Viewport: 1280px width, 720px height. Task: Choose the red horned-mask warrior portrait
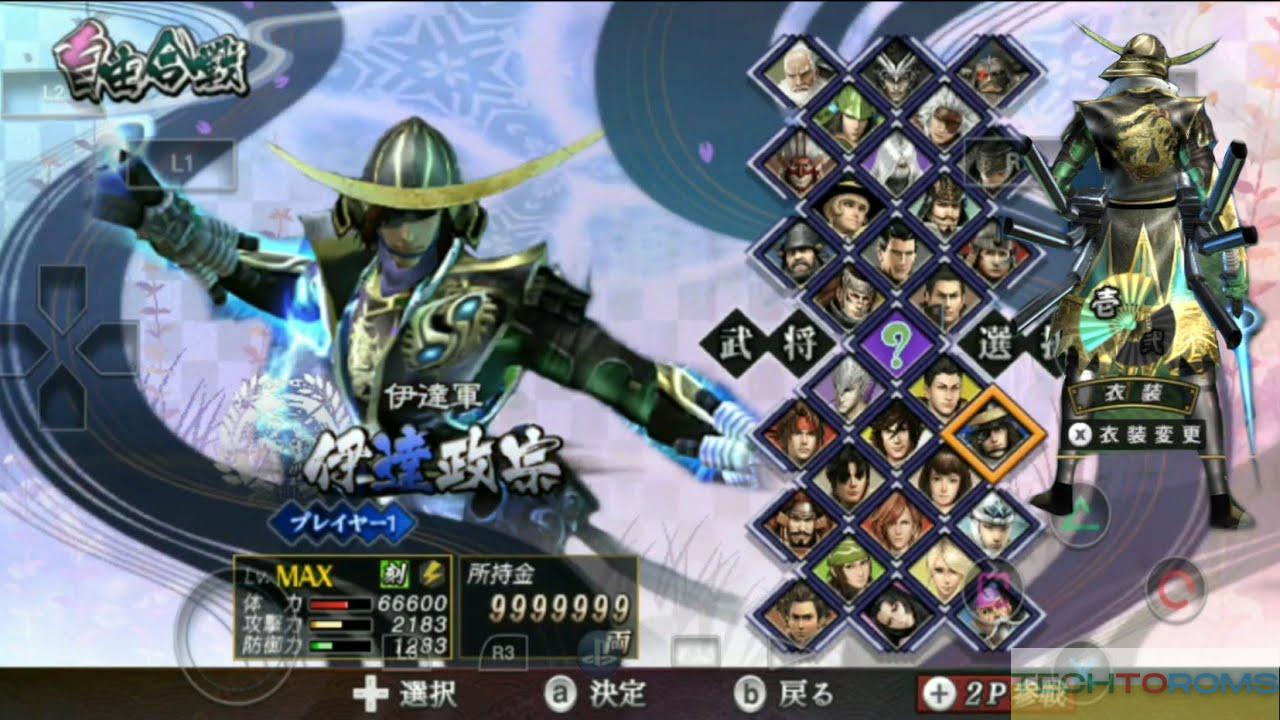point(800,162)
